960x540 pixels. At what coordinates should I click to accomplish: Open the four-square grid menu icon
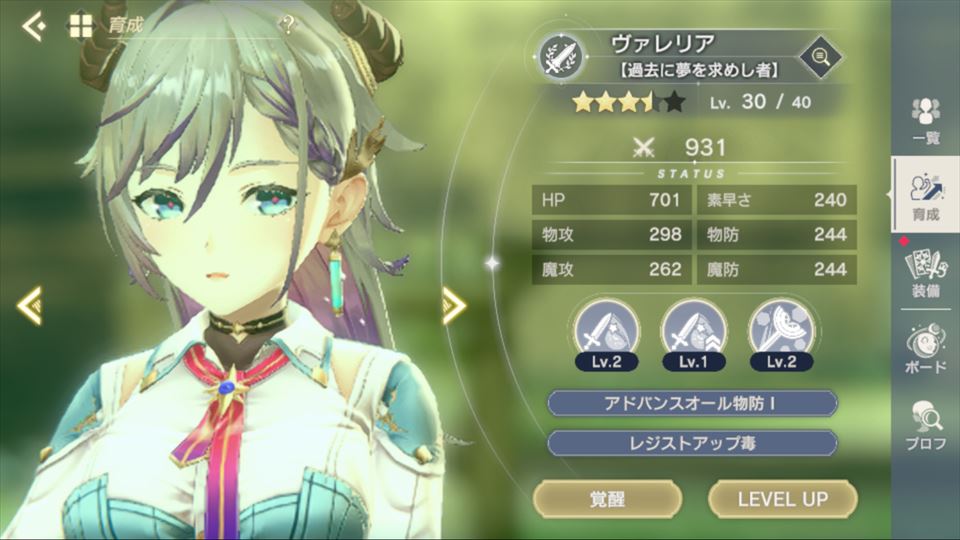(80, 27)
